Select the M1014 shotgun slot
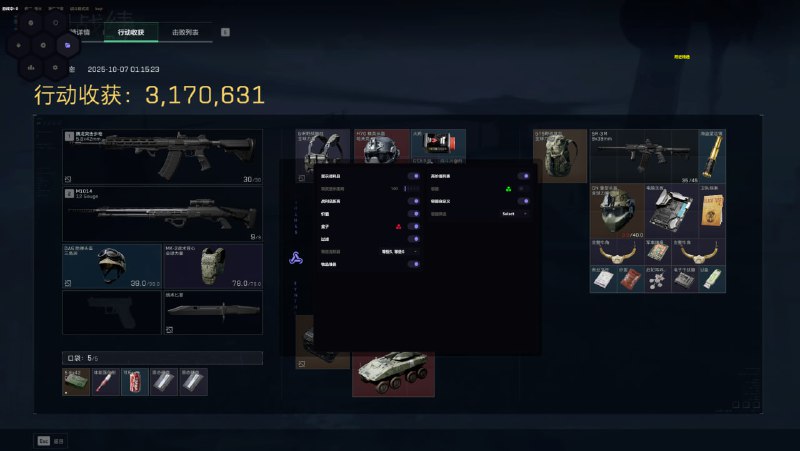 tap(162, 213)
